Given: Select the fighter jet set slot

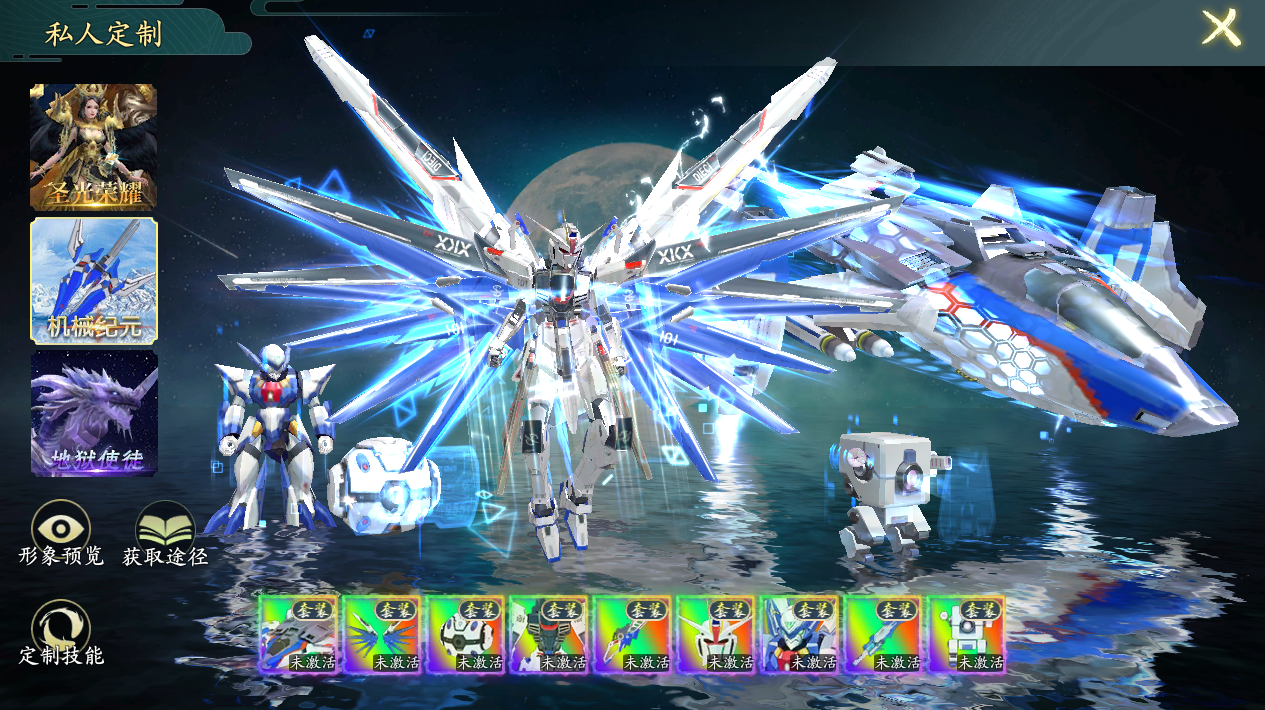Looking at the screenshot, I should click(x=298, y=634).
